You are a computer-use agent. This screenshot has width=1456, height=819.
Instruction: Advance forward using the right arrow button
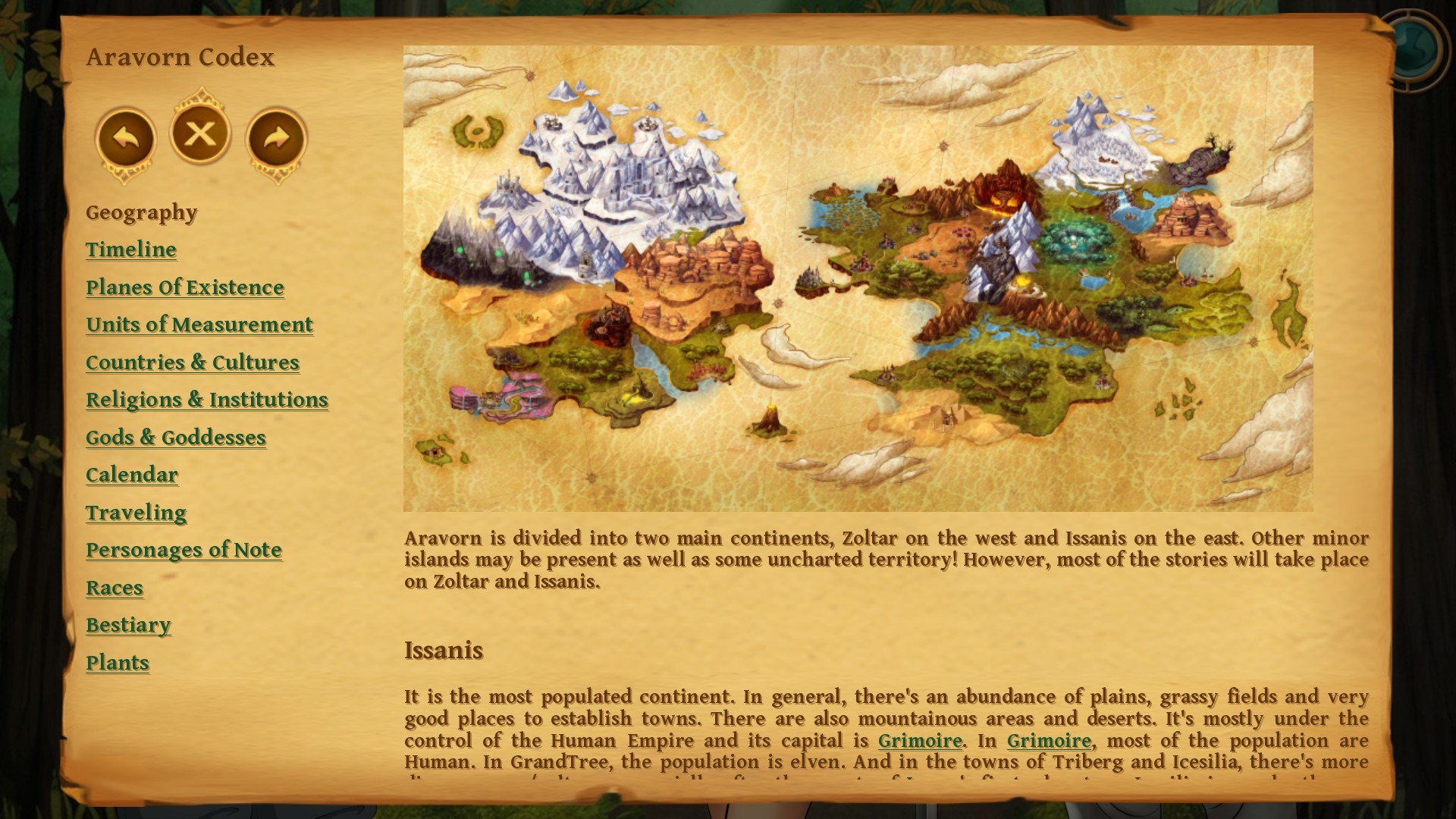tap(275, 135)
